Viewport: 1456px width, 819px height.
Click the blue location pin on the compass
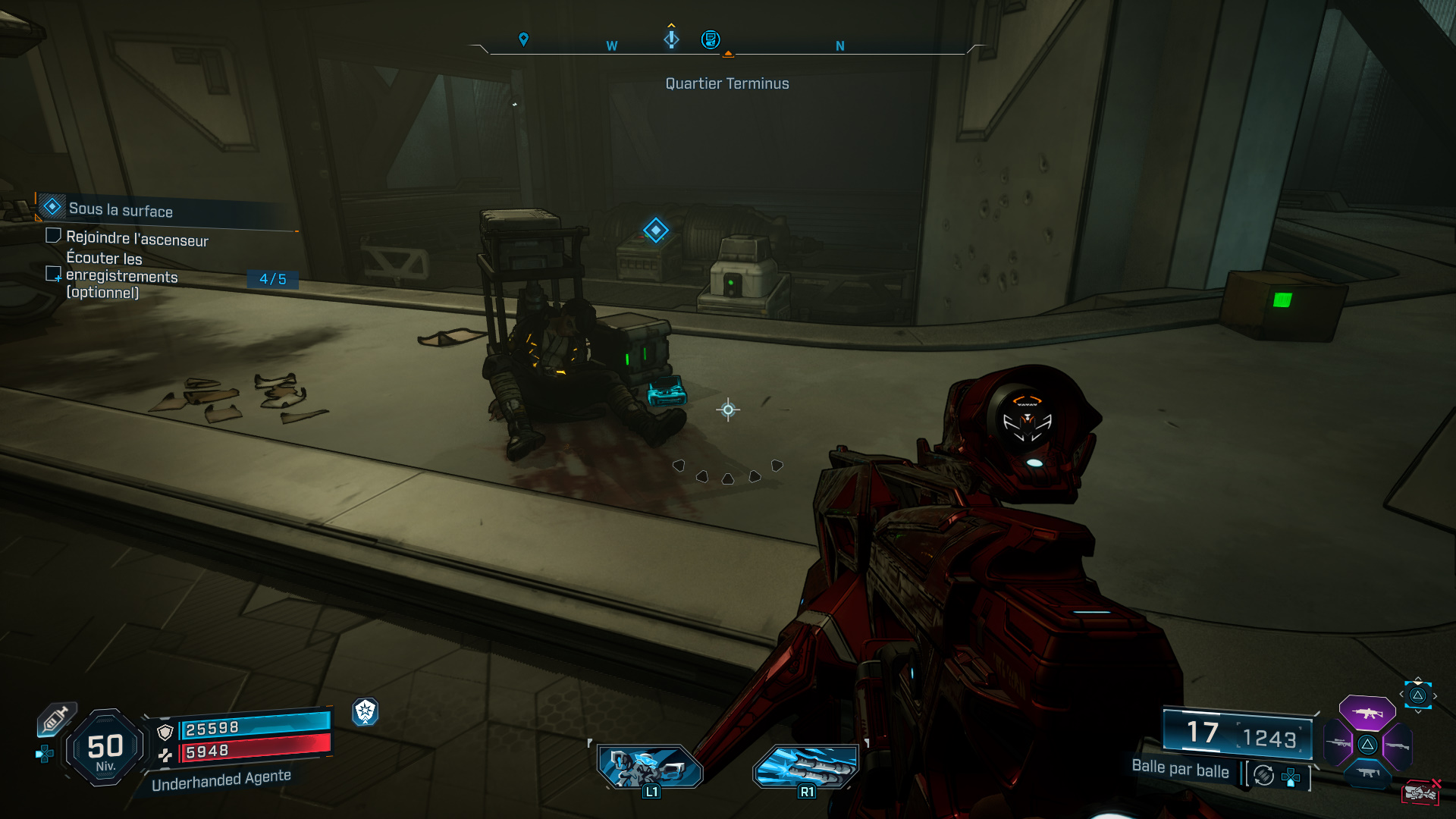[x=523, y=39]
